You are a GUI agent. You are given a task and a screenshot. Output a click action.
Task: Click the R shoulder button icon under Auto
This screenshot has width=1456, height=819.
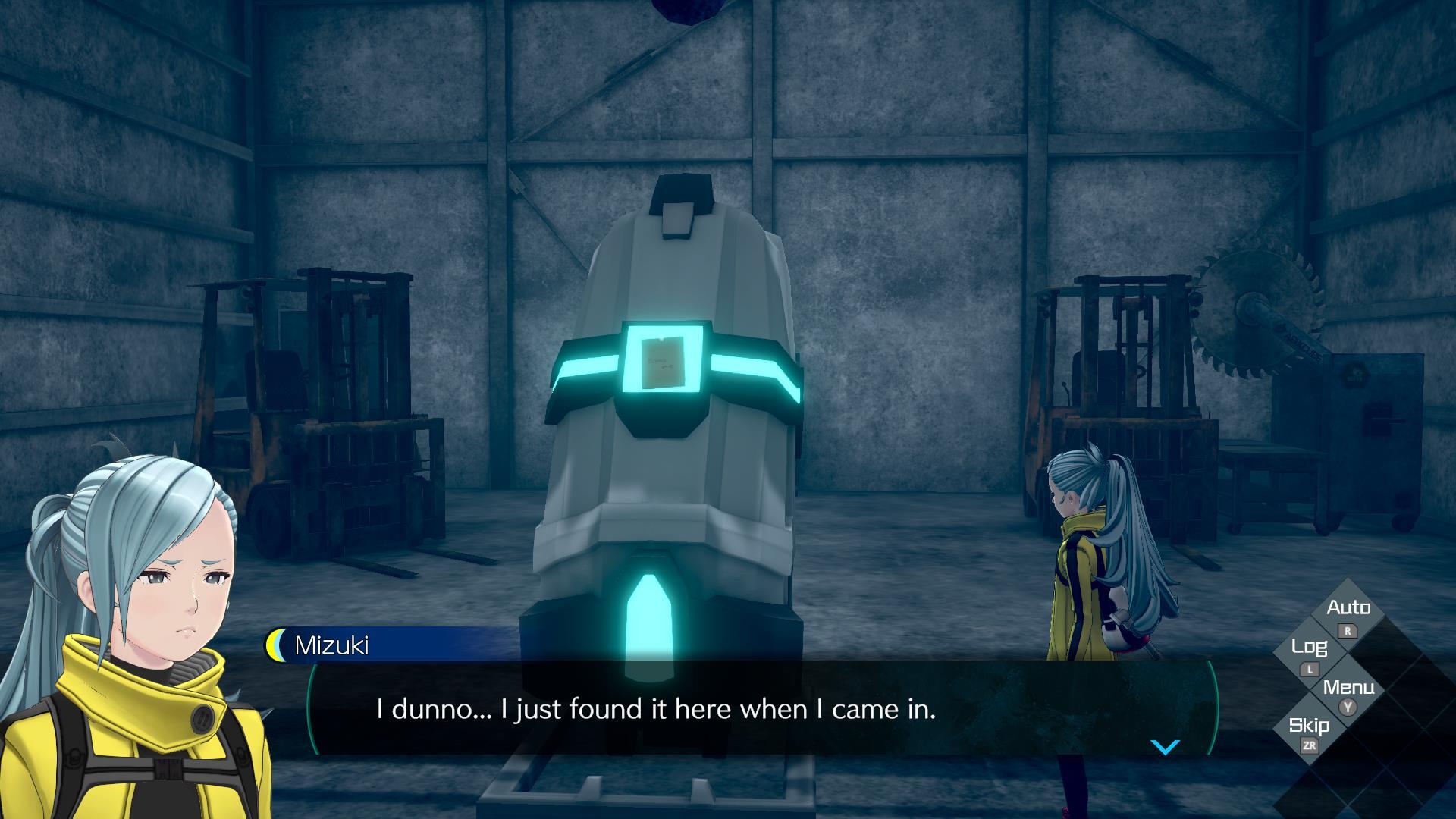tap(1349, 632)
